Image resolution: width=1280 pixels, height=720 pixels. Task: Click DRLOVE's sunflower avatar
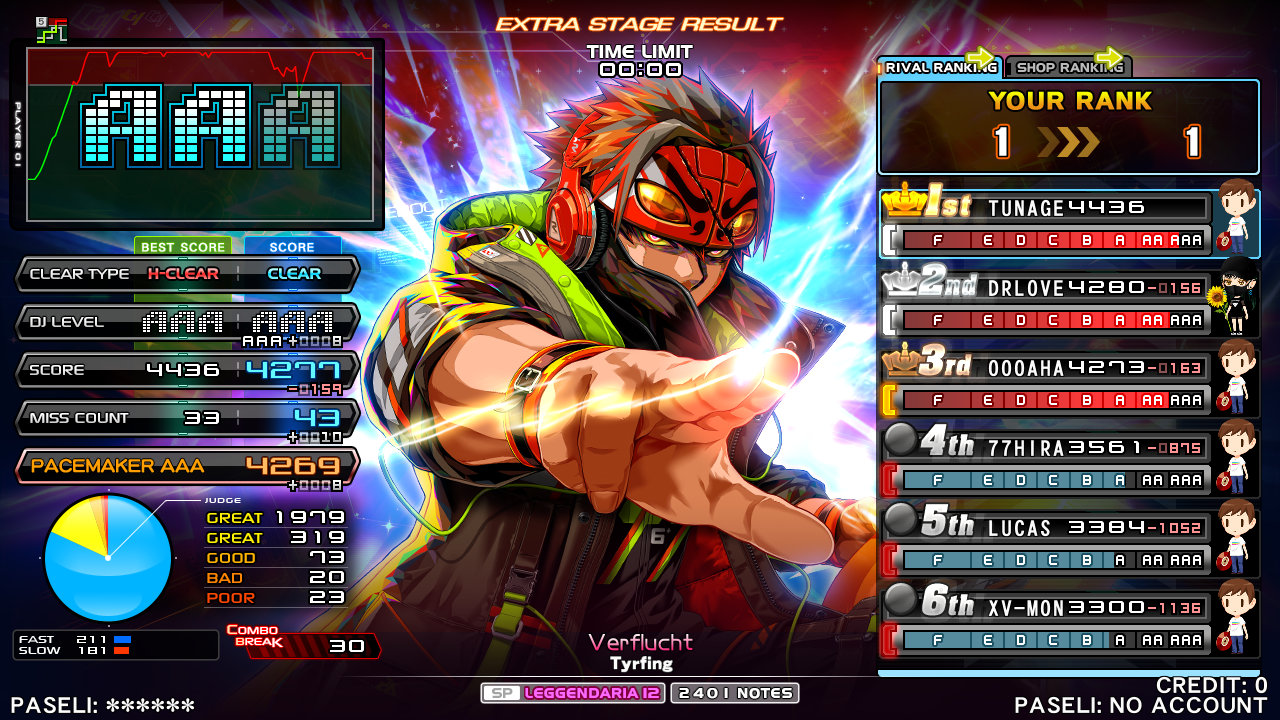tap(1234, 298)
